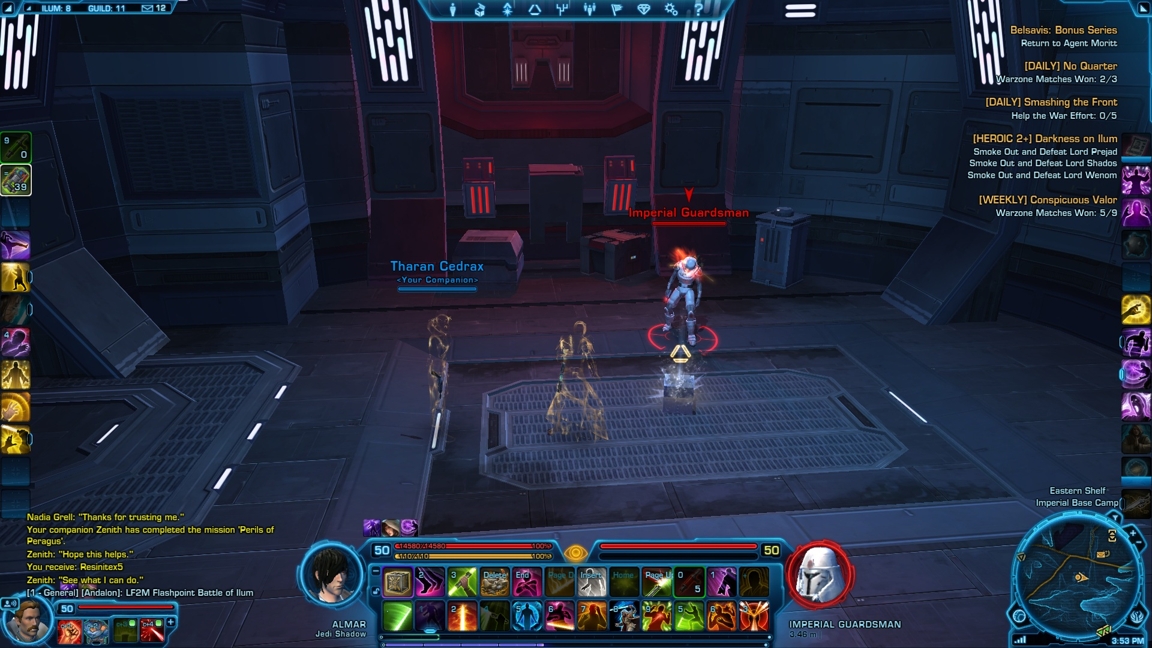Open the inventory box icon in the top menu
The image size is (1152, 648).
click(x=480, y=10)
